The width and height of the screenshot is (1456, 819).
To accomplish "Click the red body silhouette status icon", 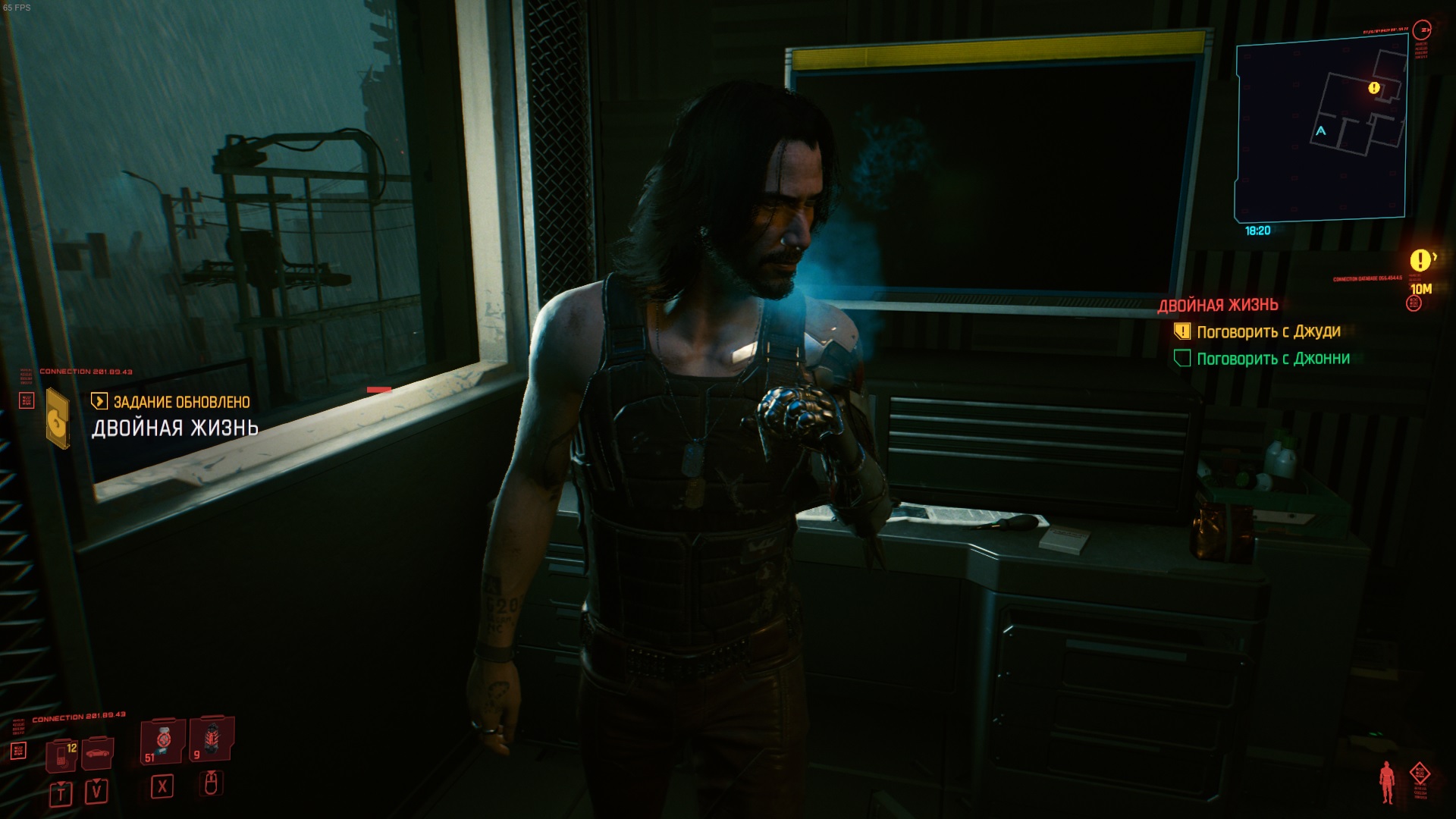I will click(1387, 782).
